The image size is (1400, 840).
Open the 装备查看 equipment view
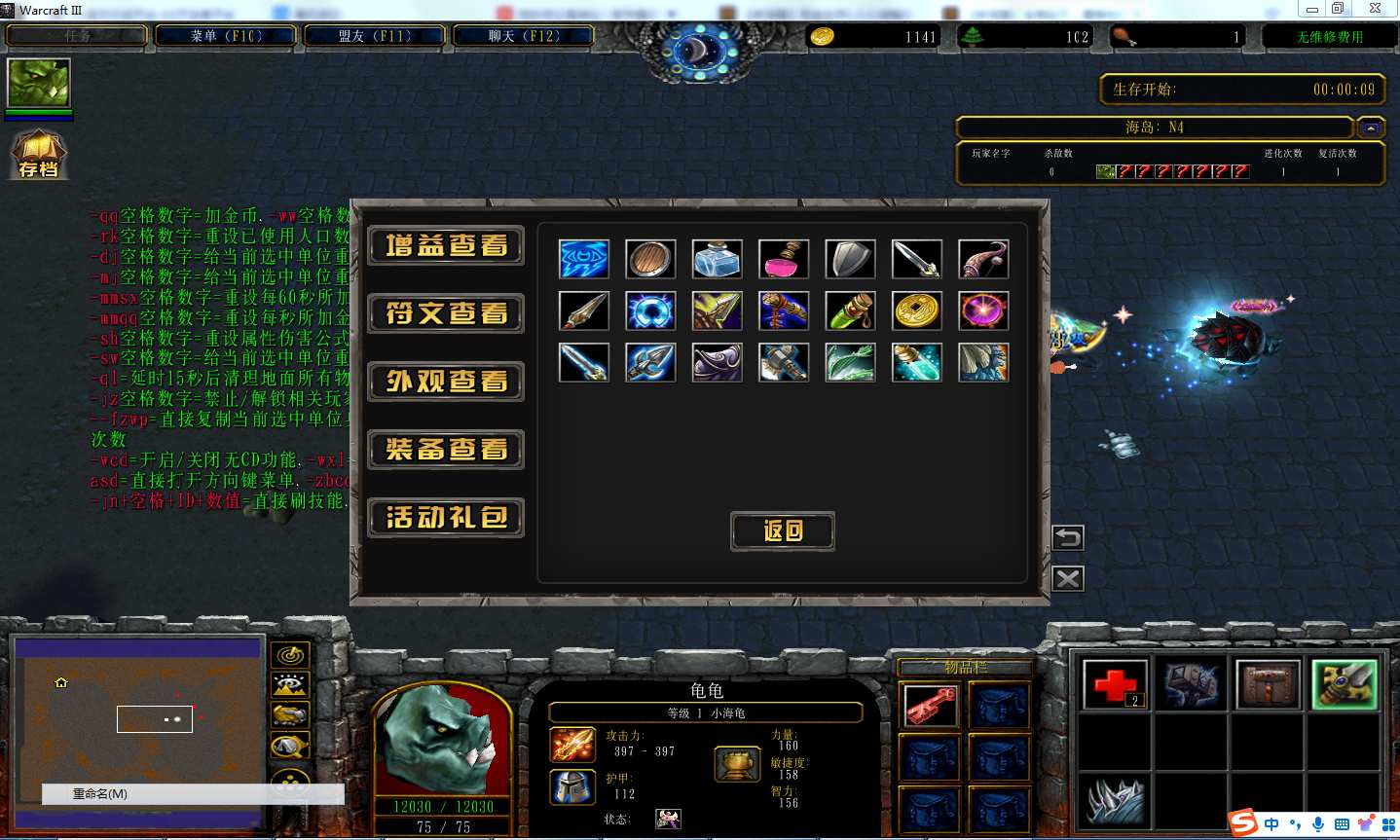pos(446,450)
